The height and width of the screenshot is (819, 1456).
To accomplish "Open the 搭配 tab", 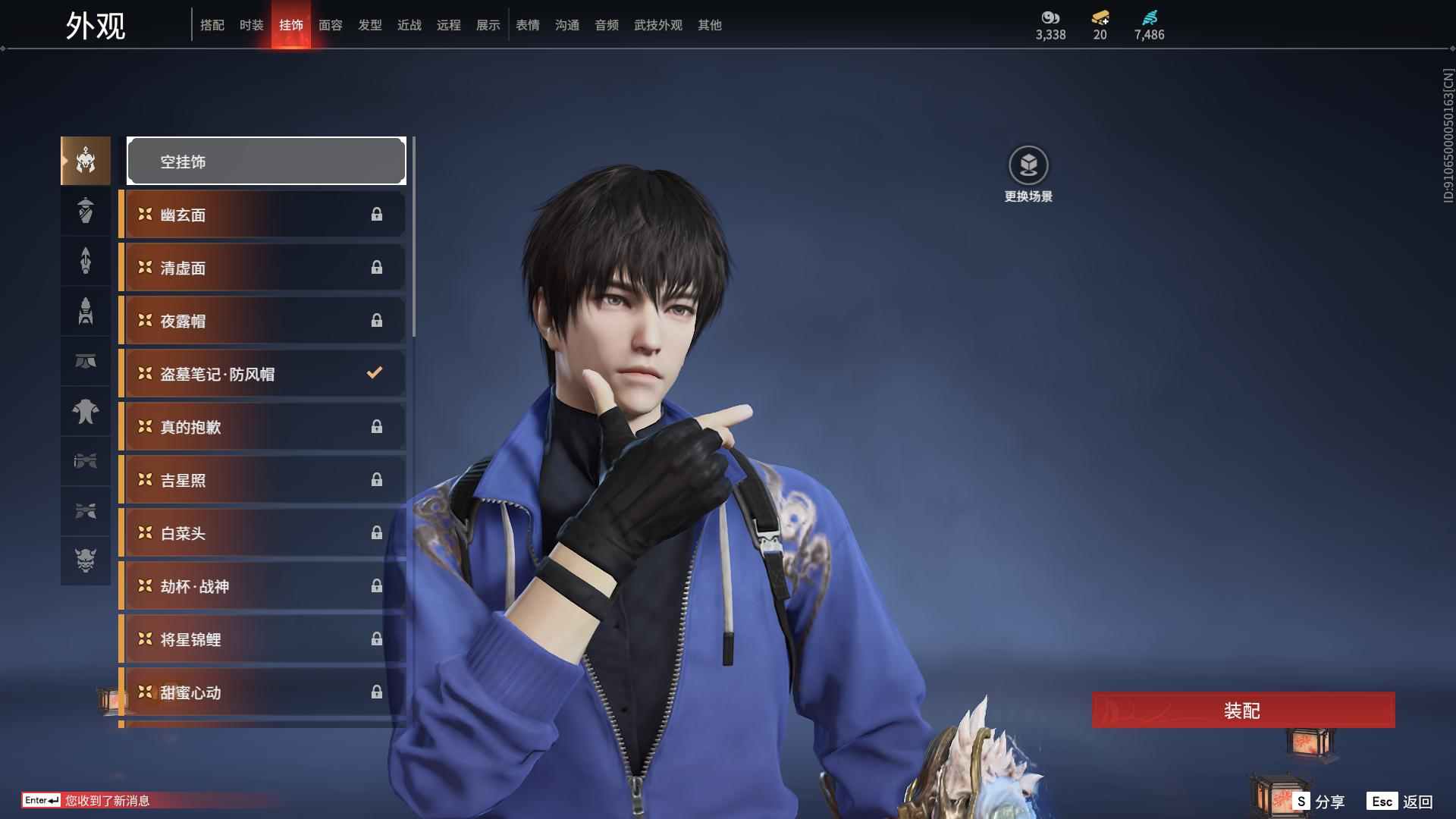I will 212,25.
